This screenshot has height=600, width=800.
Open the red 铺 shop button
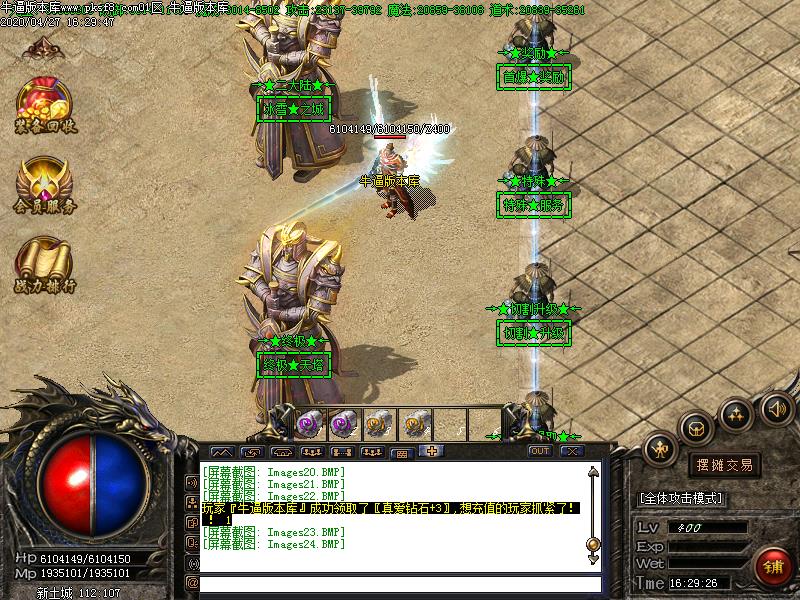point(773,565)
